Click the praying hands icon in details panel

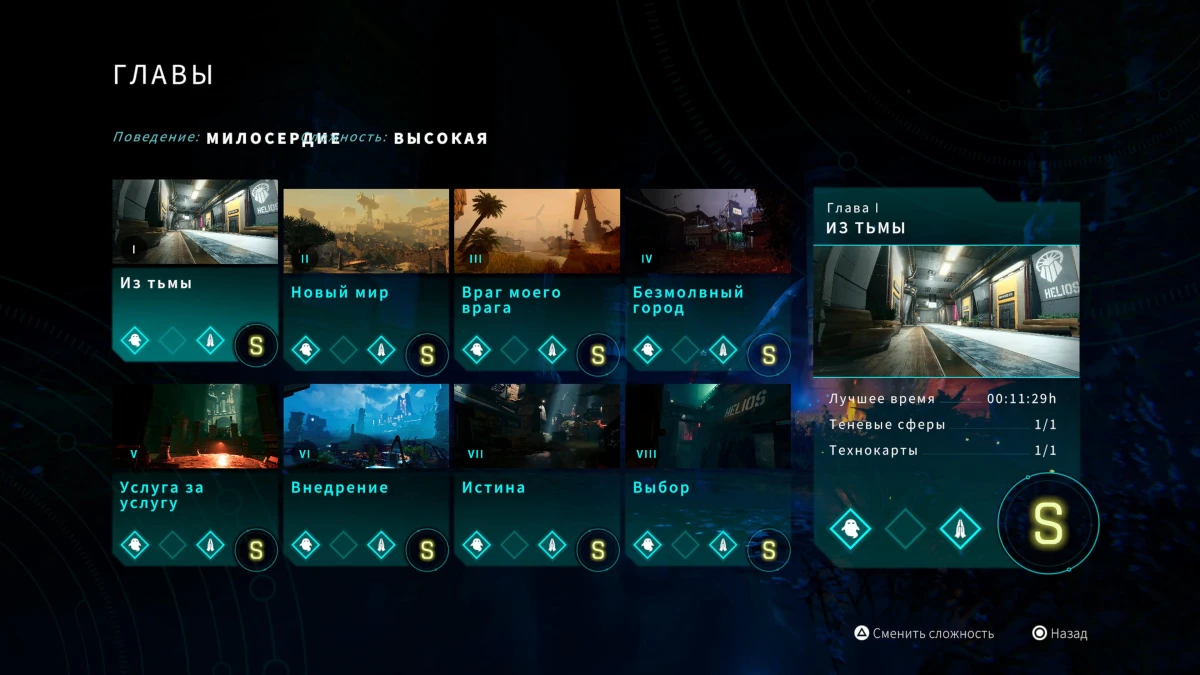(960, 529)
